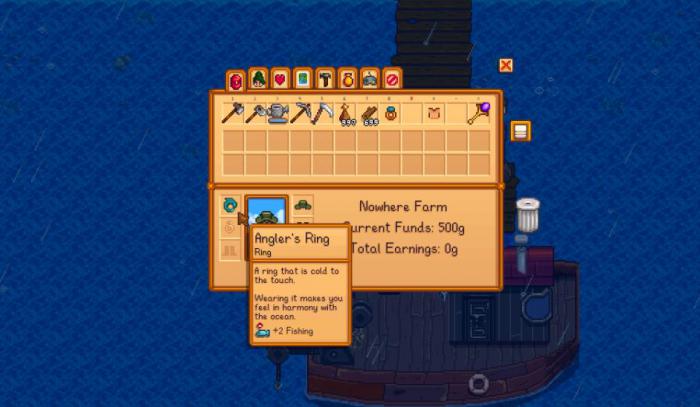The image size is (700, 407).
Task: Choose the pickaxe slot
Action: (x=300, y=114)
